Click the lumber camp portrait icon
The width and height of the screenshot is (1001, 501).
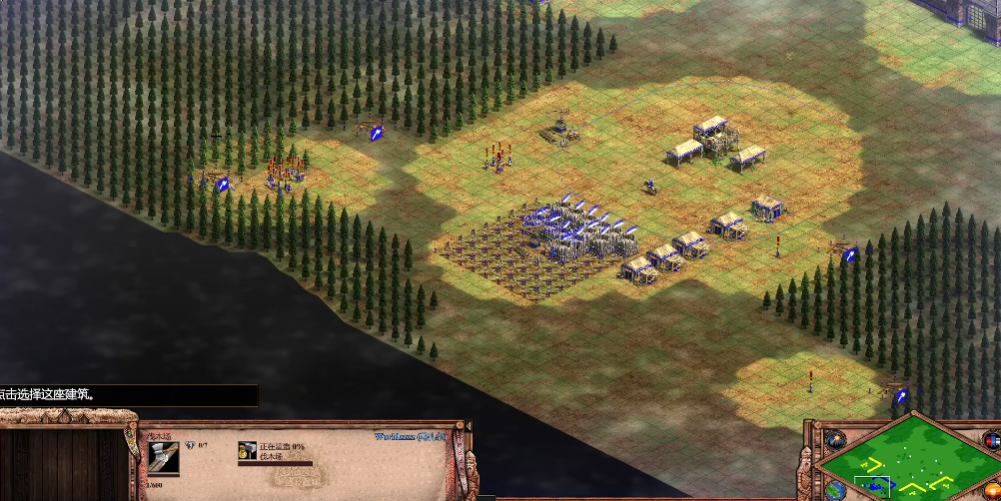(164, 458)
